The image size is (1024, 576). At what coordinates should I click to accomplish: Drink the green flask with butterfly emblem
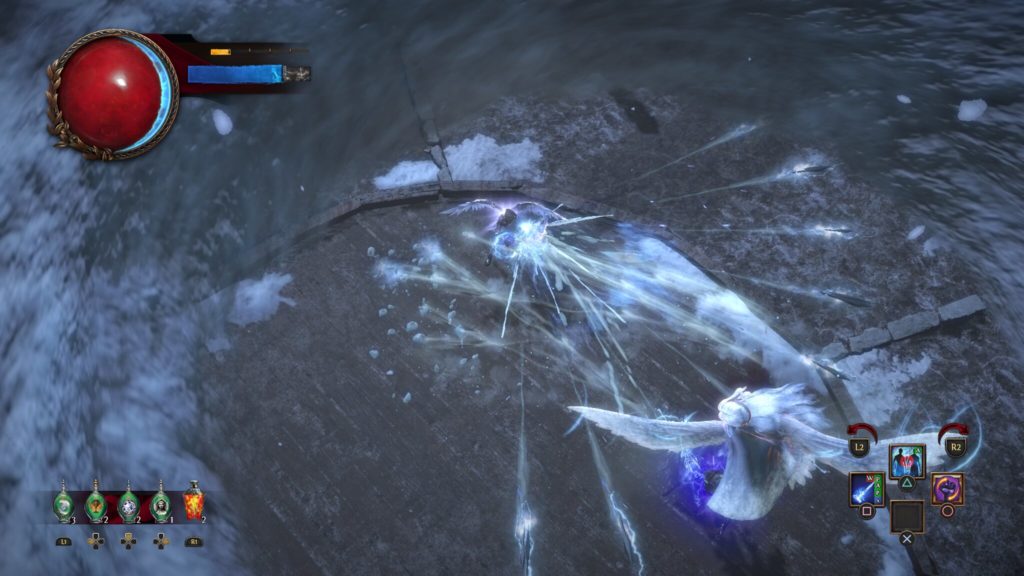coord(96,505)
